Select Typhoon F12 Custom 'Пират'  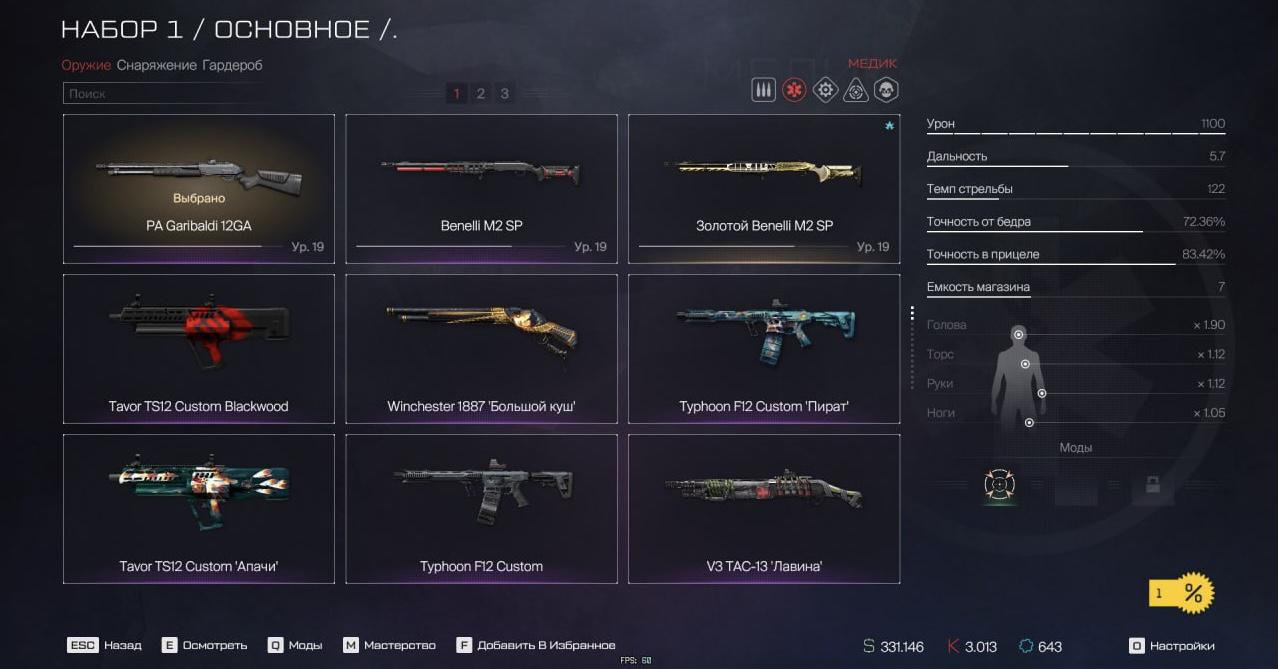click(x=764, y=348)
